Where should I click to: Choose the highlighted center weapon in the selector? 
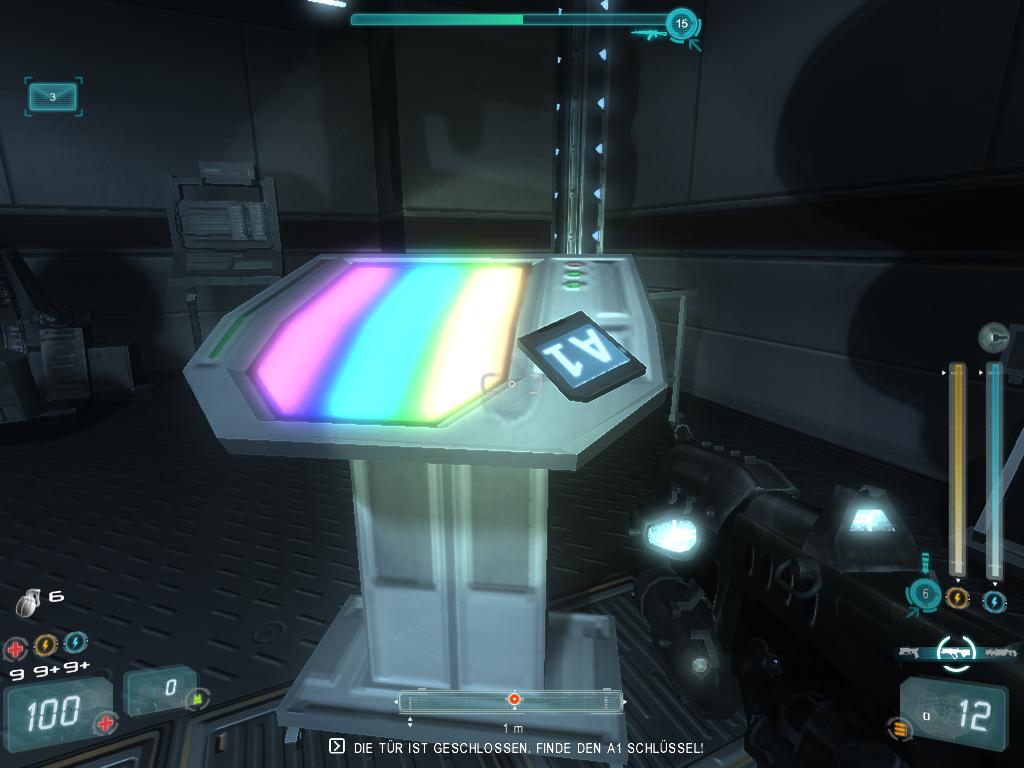[956, 652]
